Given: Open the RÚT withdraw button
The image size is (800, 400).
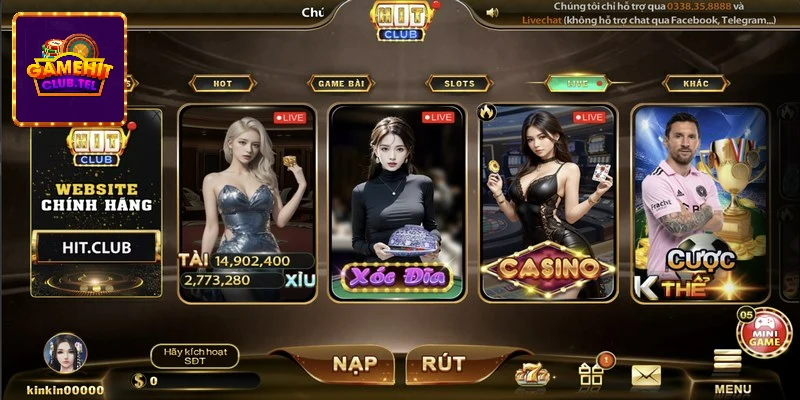Looking at the screenshot, I should coord(442,362).
